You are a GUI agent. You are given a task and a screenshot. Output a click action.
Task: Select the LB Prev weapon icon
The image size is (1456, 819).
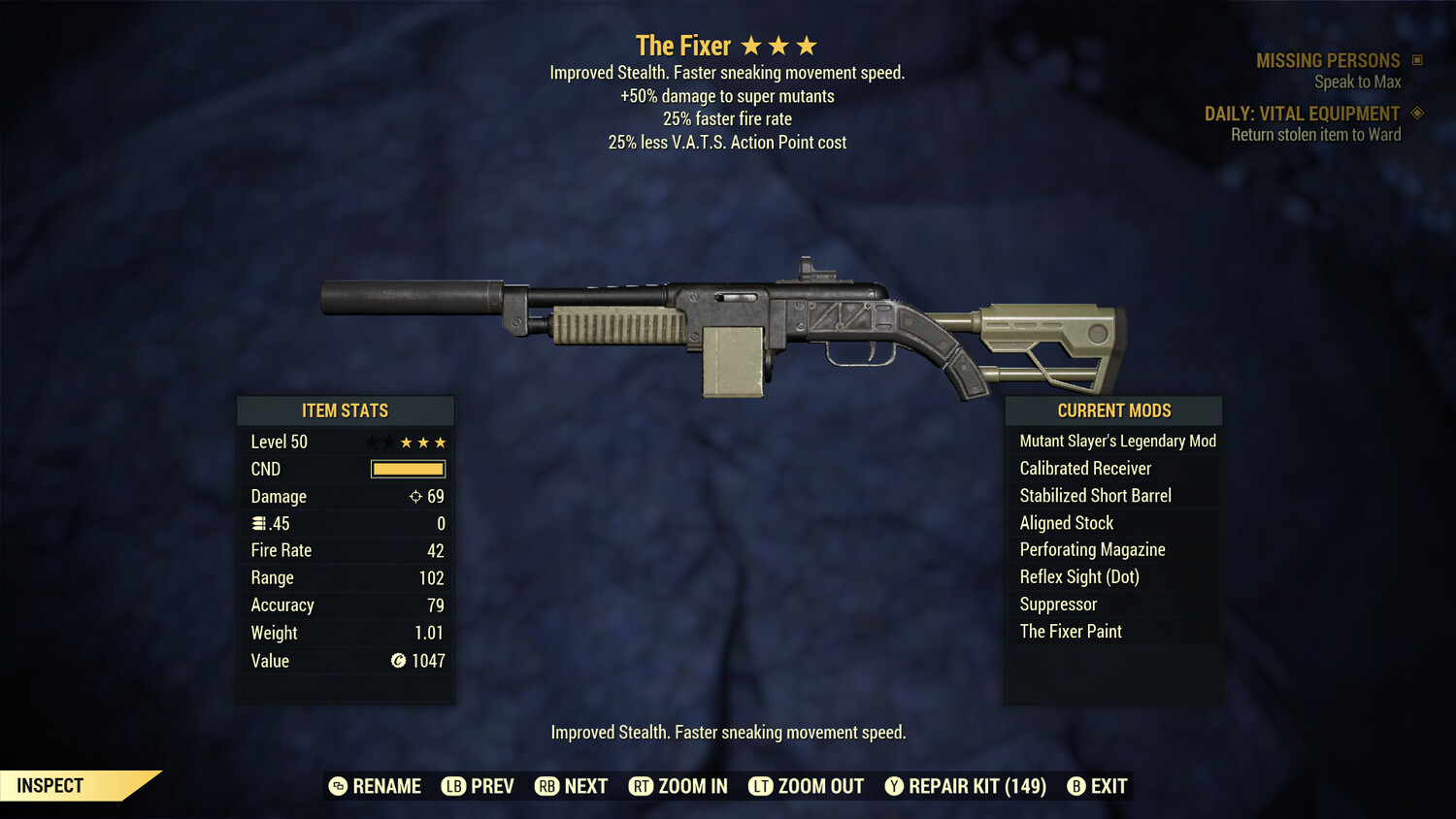pyautogui.click(x=452, y=786)
